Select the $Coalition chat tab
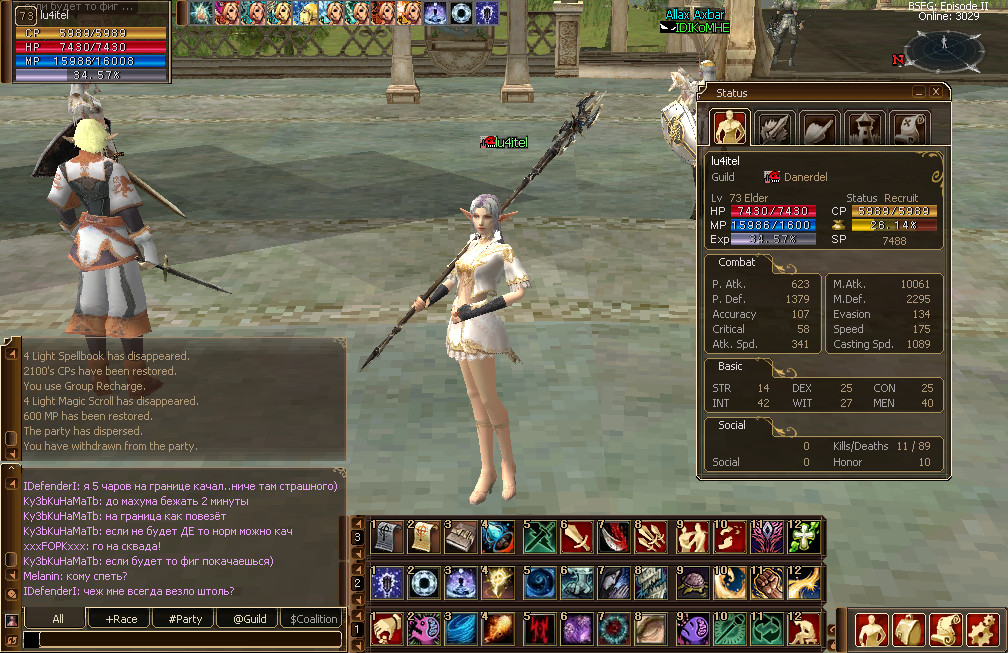 tap(314, 619)
